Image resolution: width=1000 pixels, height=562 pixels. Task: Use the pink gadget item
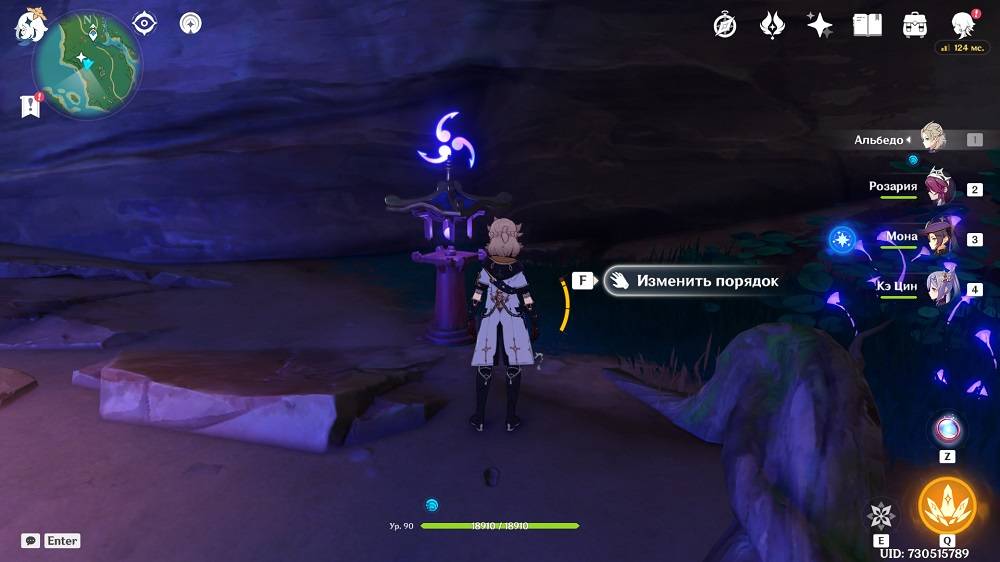point(946,430)
